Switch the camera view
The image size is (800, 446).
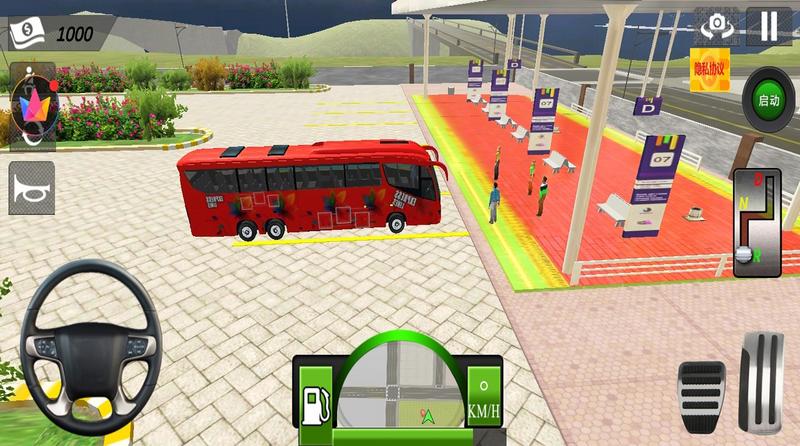coord(715,26)
